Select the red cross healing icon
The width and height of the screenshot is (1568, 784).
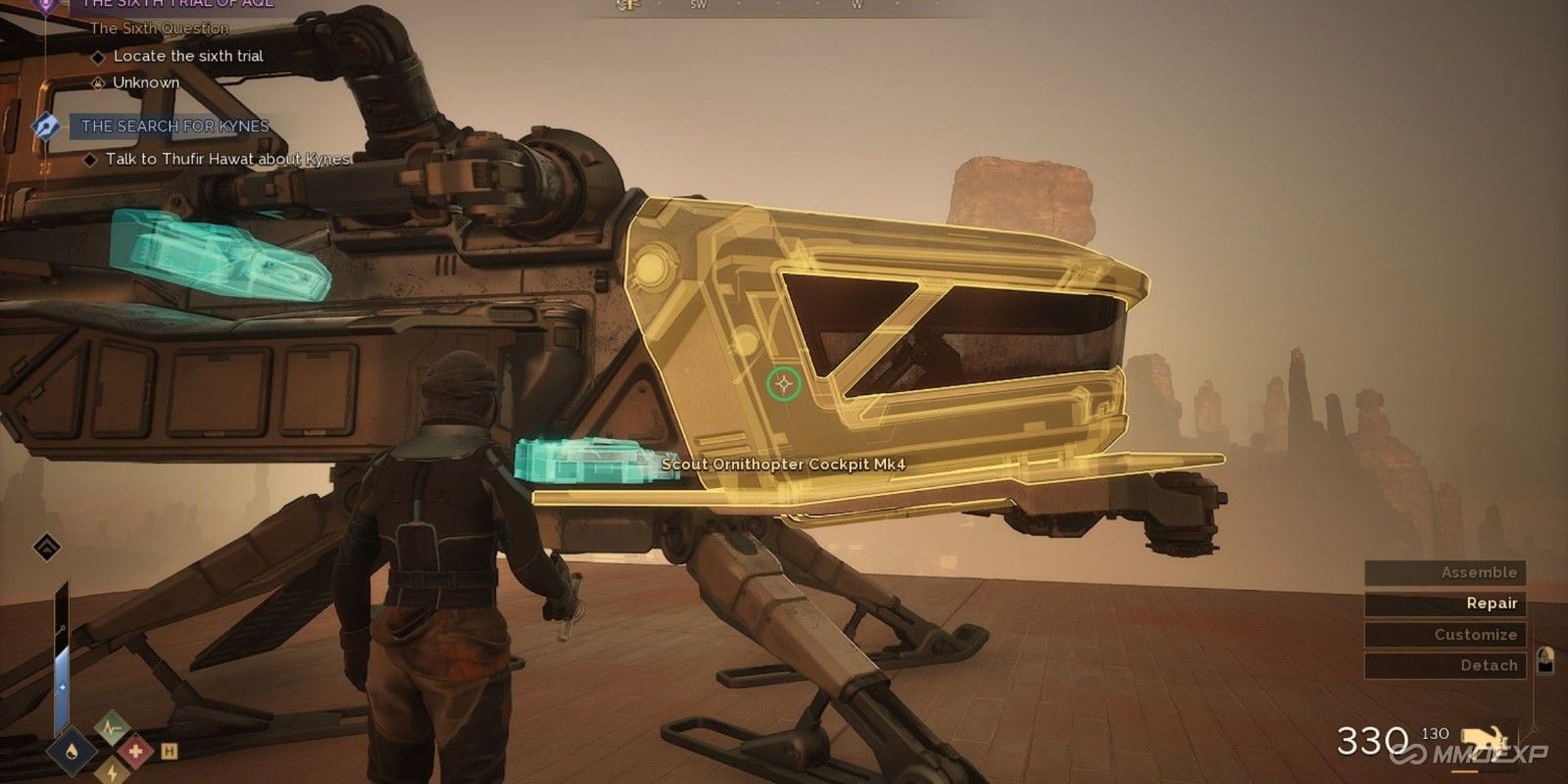click(x=137, y=751)
